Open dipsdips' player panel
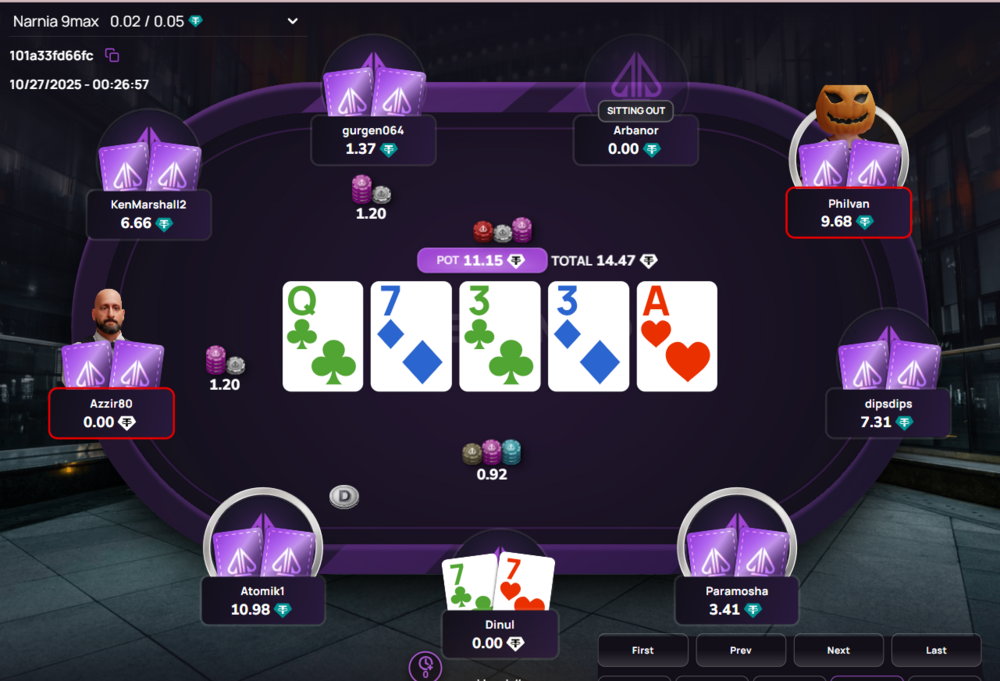The width and height of the screenshot is (1000, 681). pyautogui.click(x=888, y=413)
